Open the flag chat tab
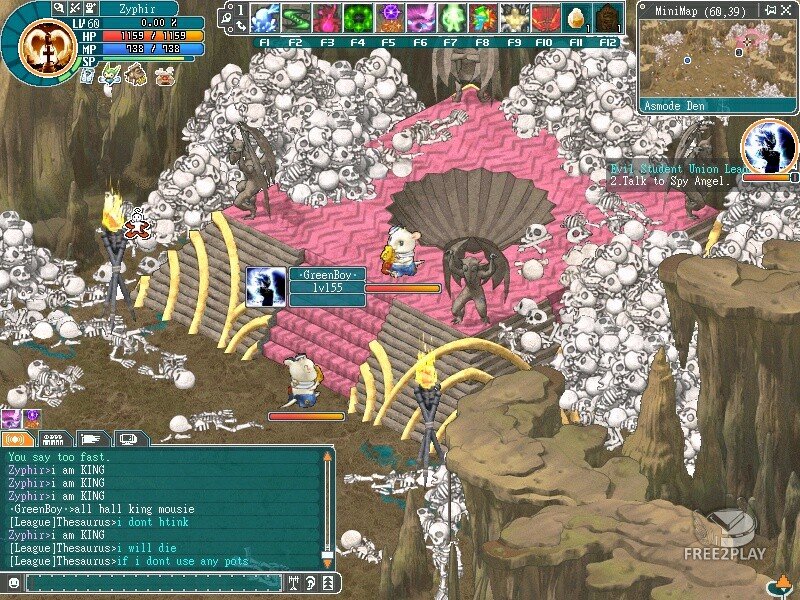Image resolution: width=800 pixels, height=600 pixels. tap(93, 438)
